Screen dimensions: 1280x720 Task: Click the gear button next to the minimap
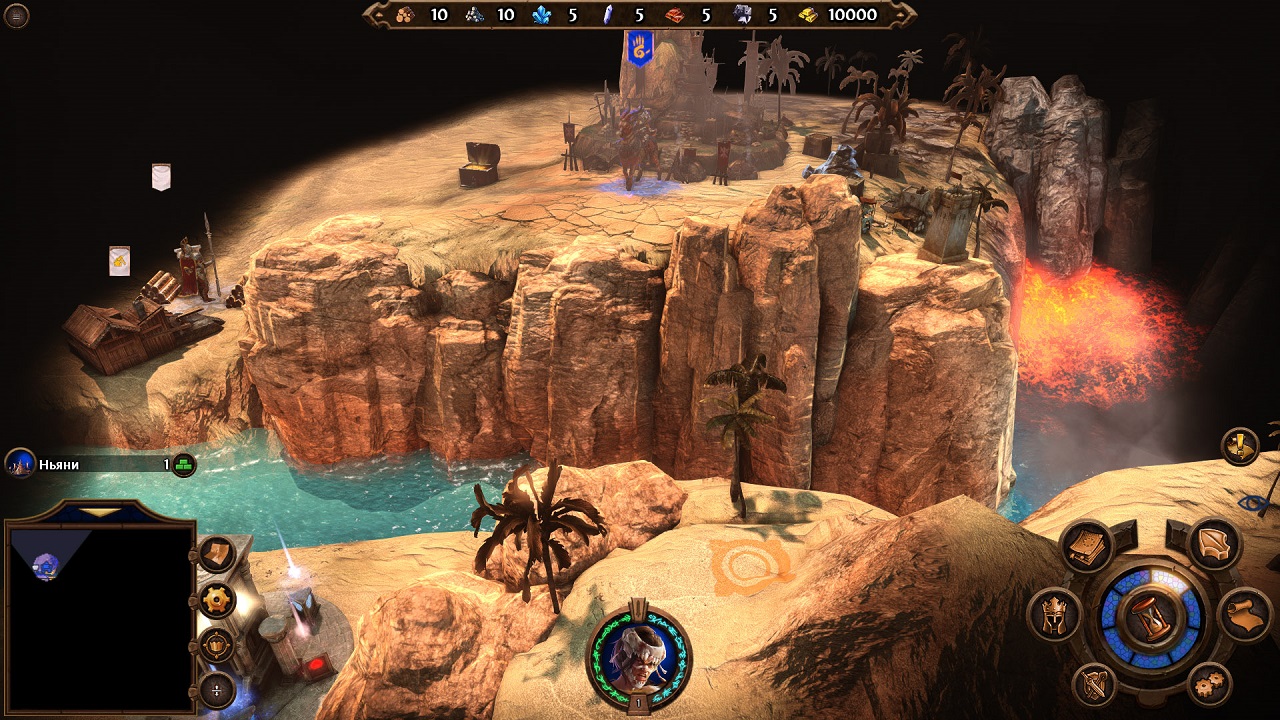[x=217, y=600]
